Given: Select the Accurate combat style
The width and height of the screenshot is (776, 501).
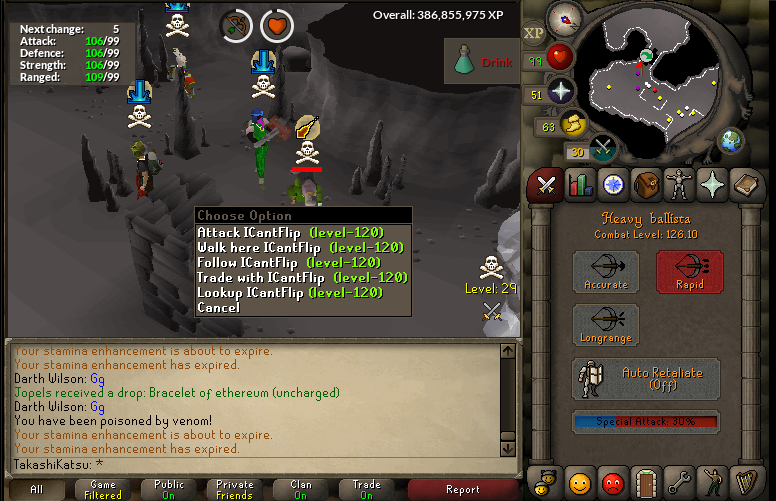Looking at the screenshot, I should pos(606,272).
